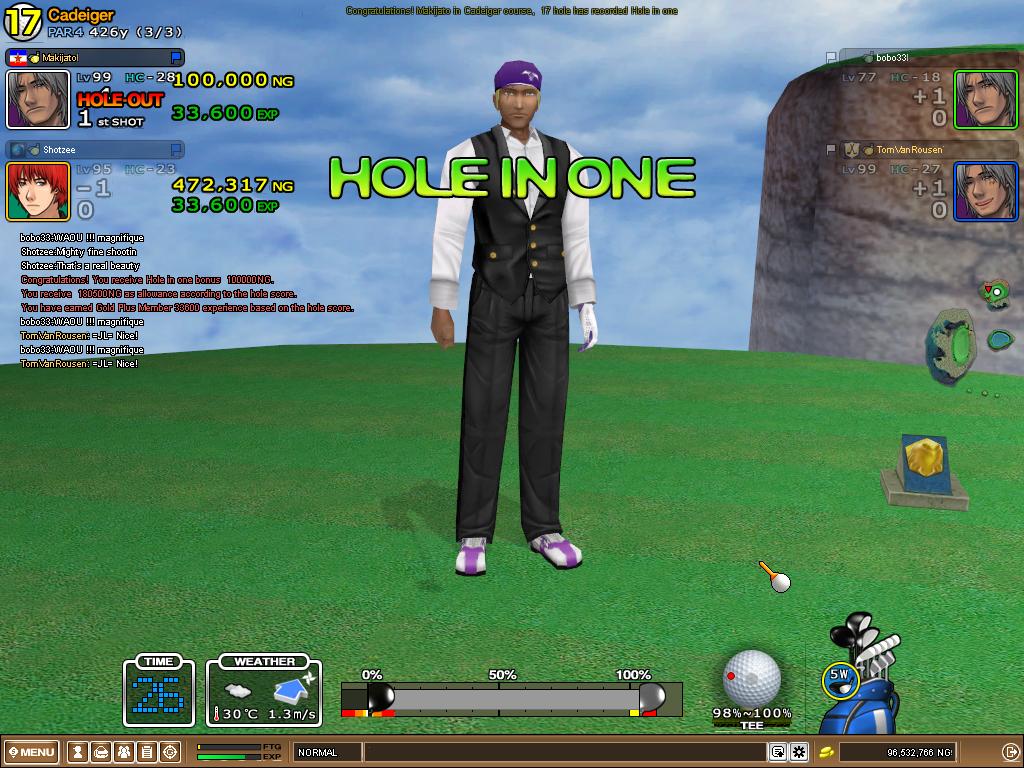The width and height of the screenshot is (1024, 768).
Task: Select the 5W club icon
Action: click(840, 675)
